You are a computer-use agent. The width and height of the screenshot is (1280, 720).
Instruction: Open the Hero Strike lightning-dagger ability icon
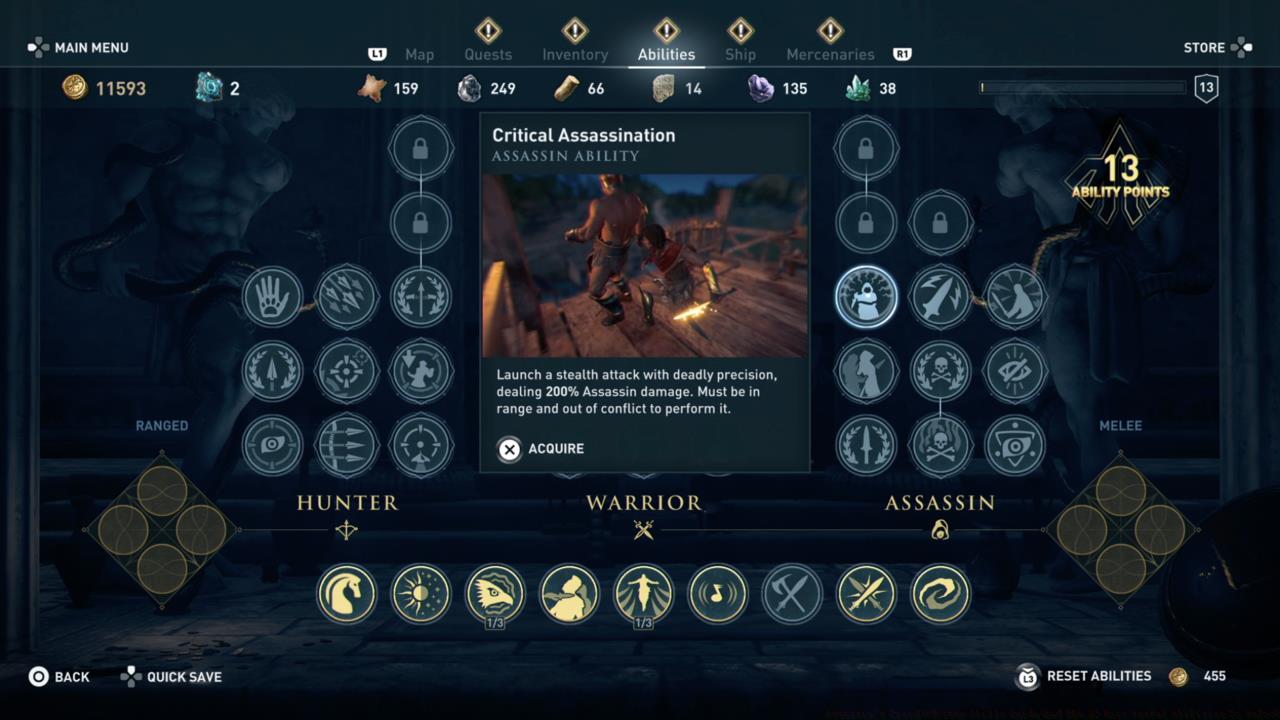point(940,296)
